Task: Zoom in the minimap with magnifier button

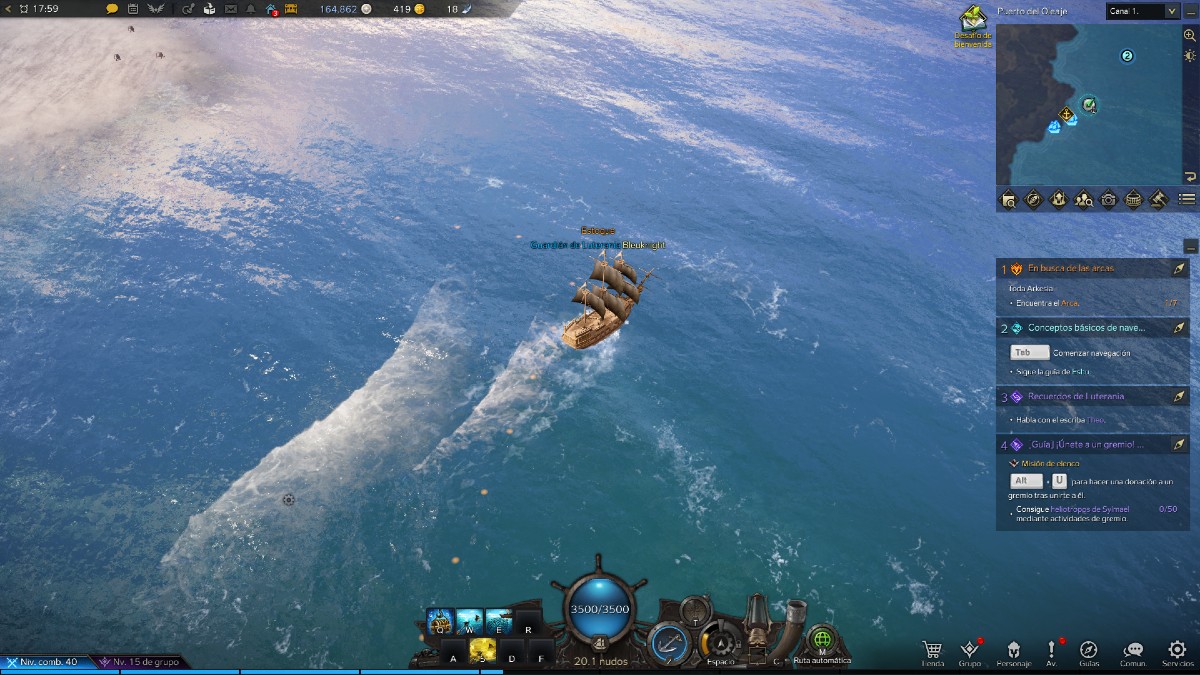Action: (x=1189, y=35)
